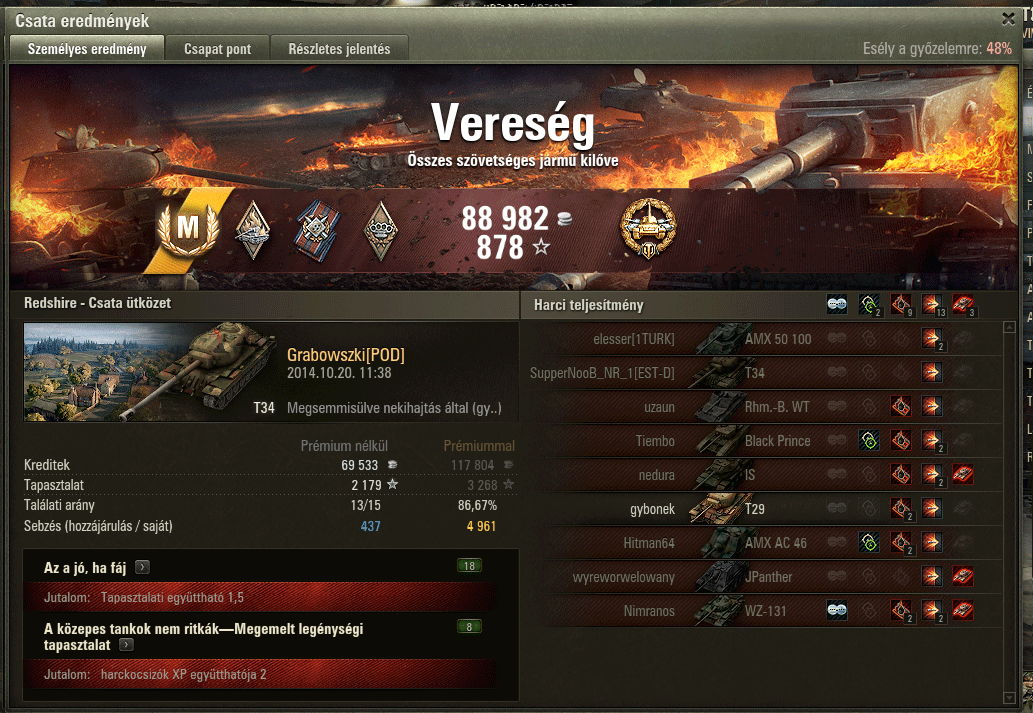Select the Személyes eredmény tab
The height and width of the screenshot is (713, 1033).
point(87,48)
